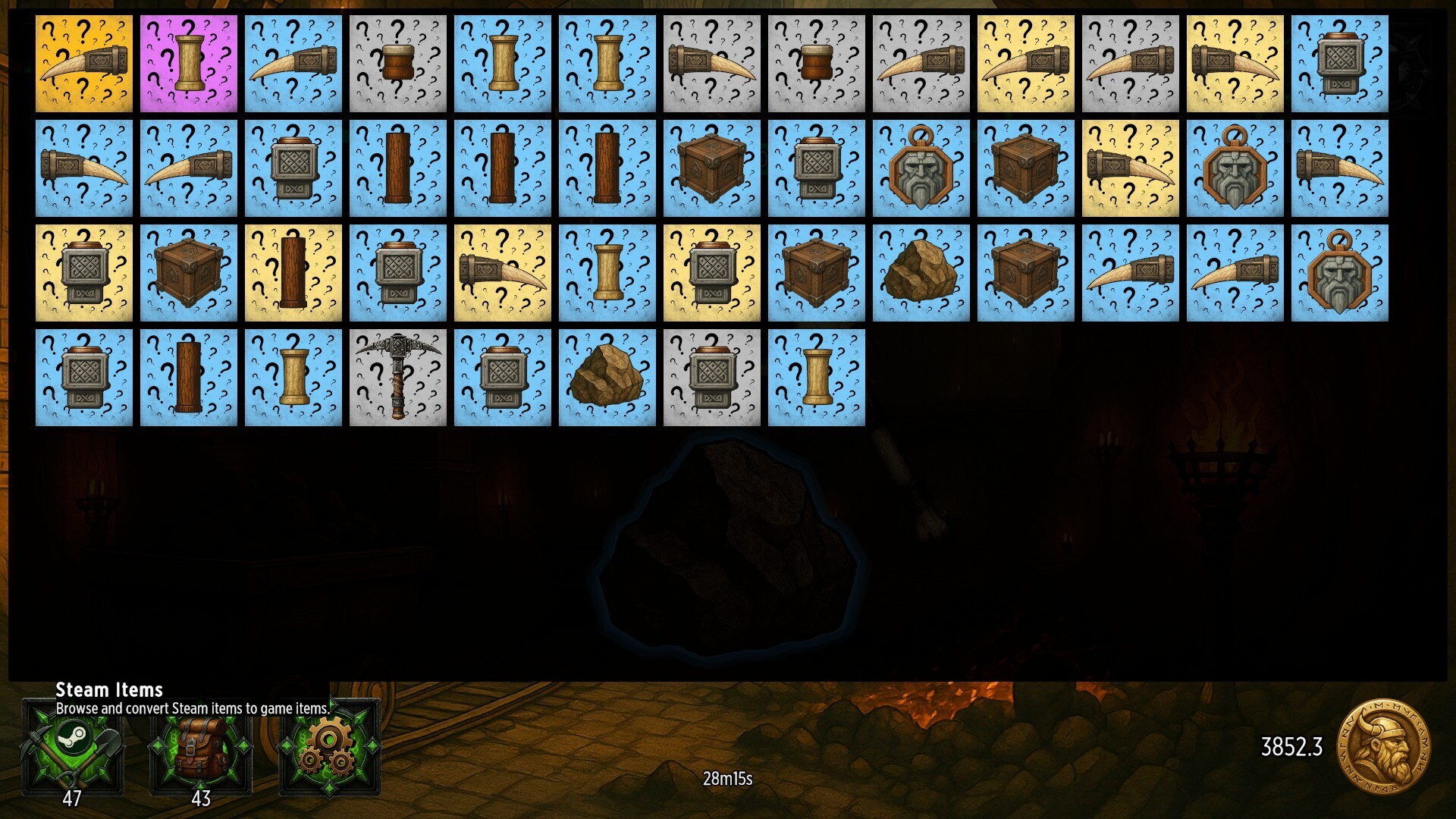The height and width of the screenshot is (819, 1456).
Task: Choose the spool on purple background
Action: pos(189,64)
